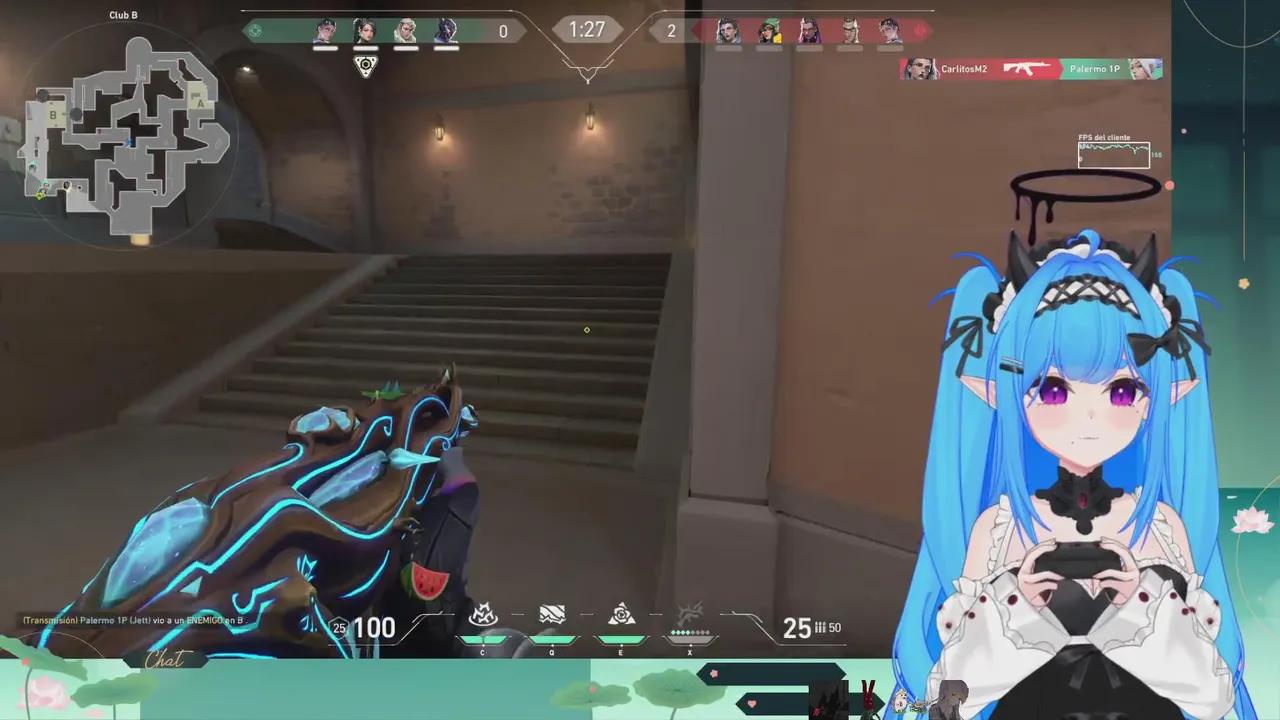This screenshot has height=720, width=1280.
Task: Click the red Vandal weapon icon in the killfeed
Action: click(1025, 69)
